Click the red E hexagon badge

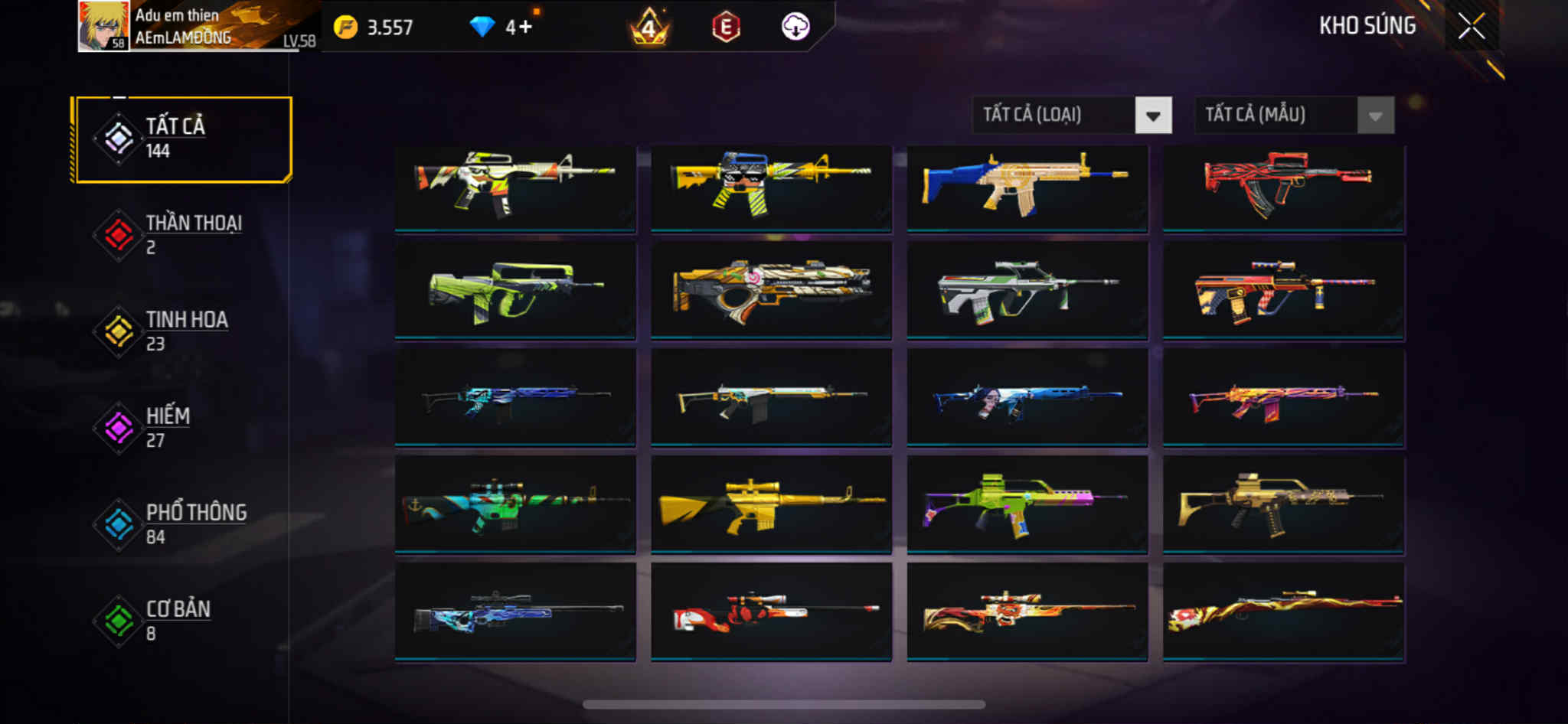click(x=726, y=28)
